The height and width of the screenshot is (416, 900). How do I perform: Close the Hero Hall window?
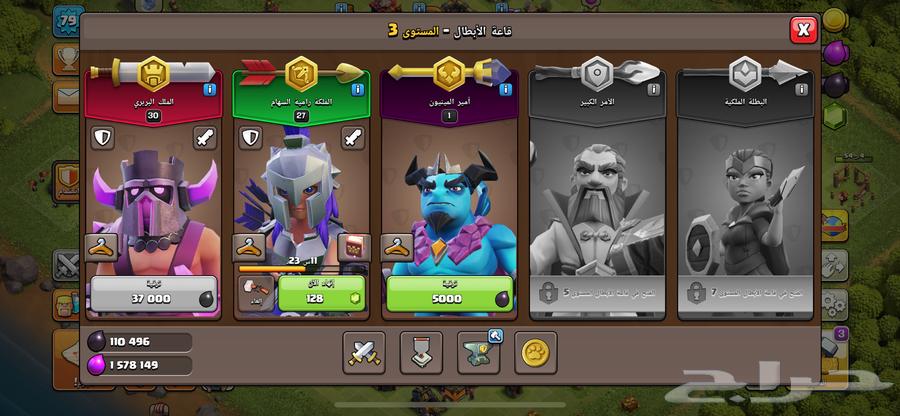(803, 30)
